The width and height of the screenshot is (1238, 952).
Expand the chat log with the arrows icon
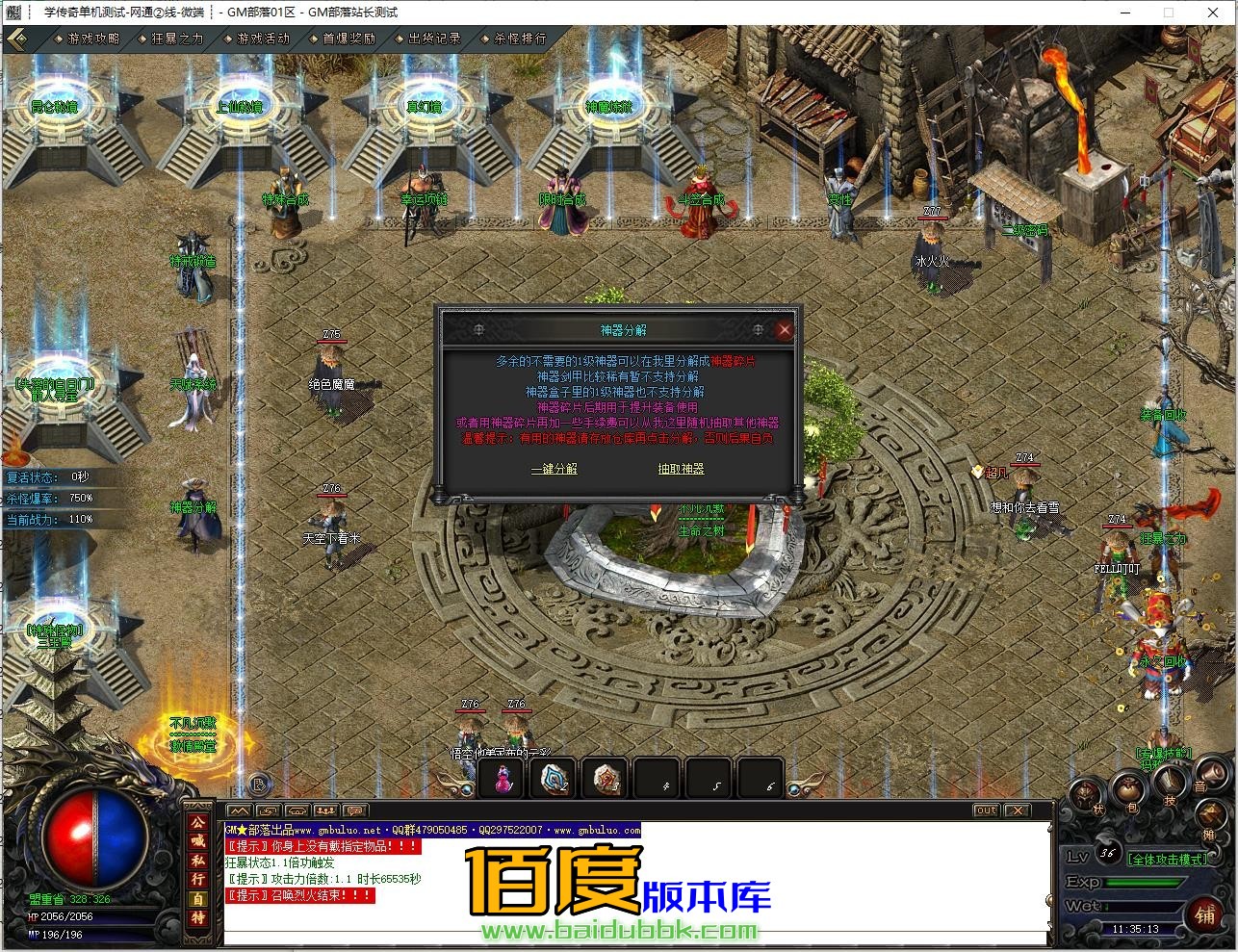[x=239, y=810]
